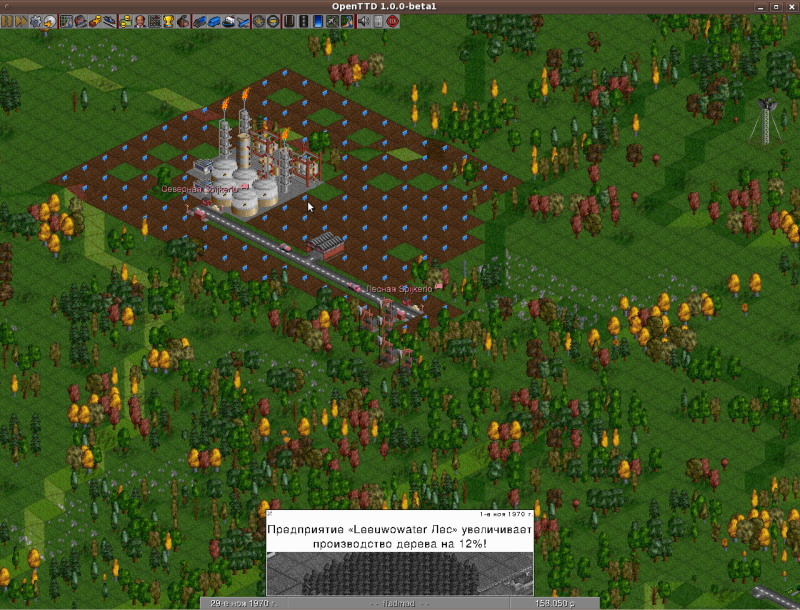800x610 pixels.
Task: Open the game options gear menu
Action: coord(35,20)
